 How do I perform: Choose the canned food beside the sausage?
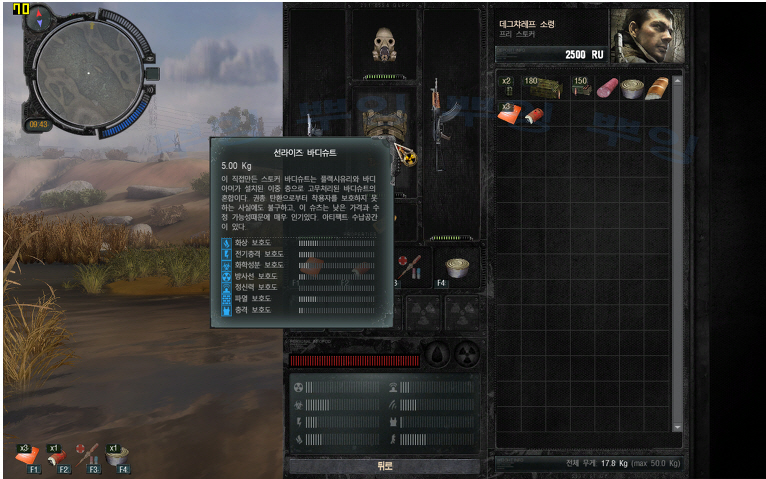click(631, 88)
